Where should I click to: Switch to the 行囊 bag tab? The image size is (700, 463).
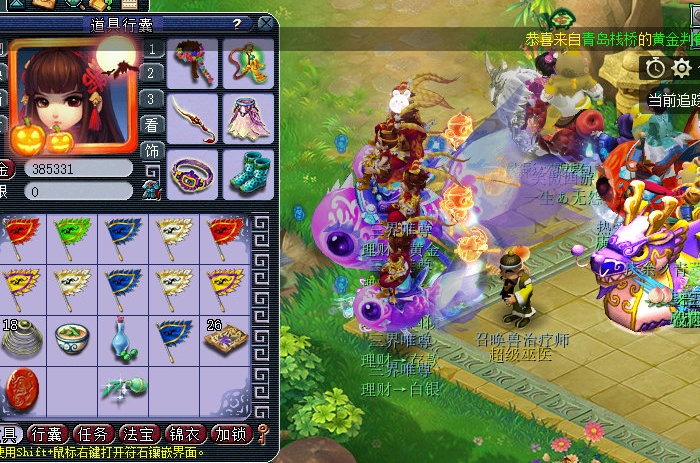click(x=46, y=434)
